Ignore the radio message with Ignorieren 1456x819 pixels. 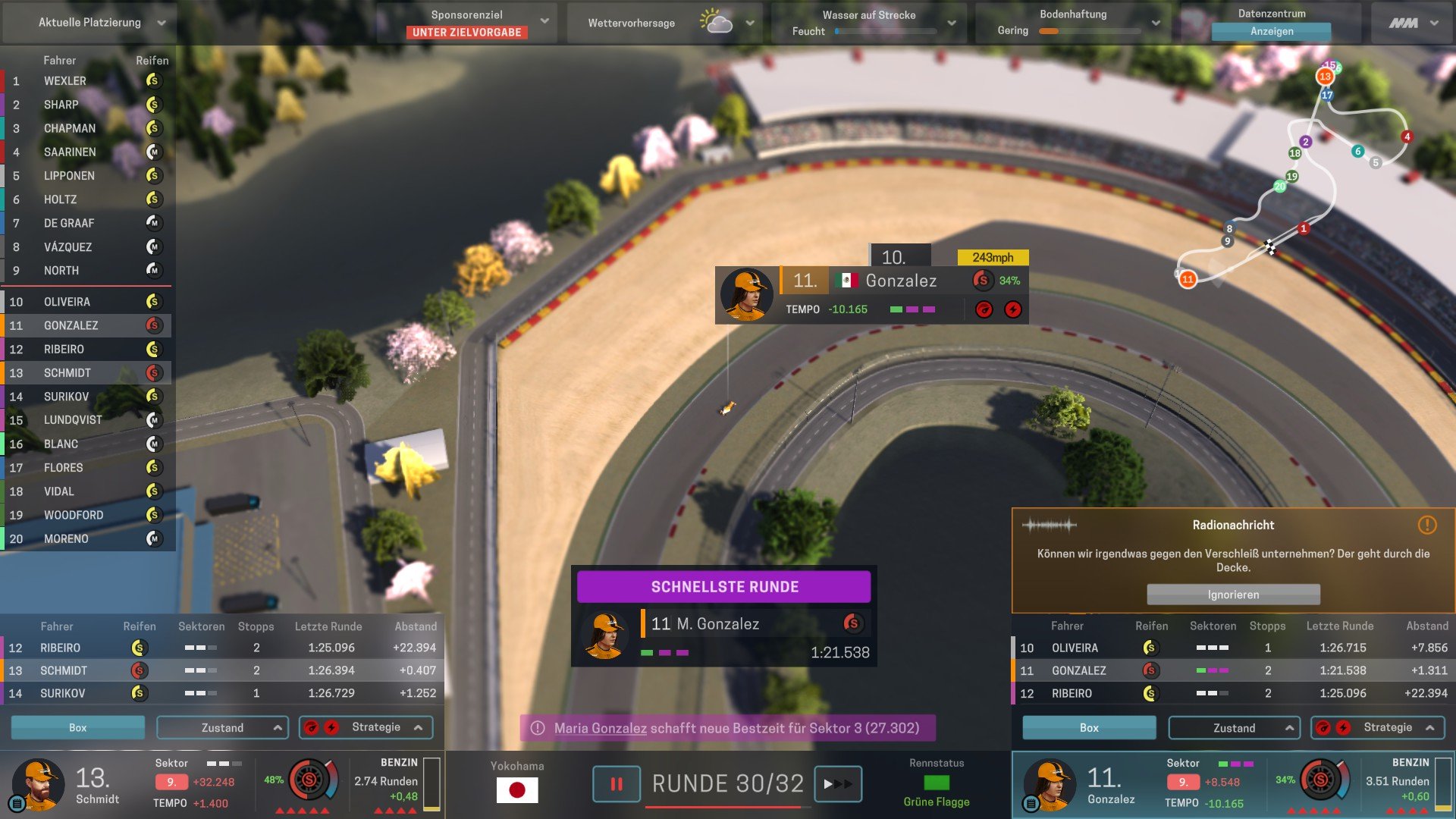point(1233,595)
